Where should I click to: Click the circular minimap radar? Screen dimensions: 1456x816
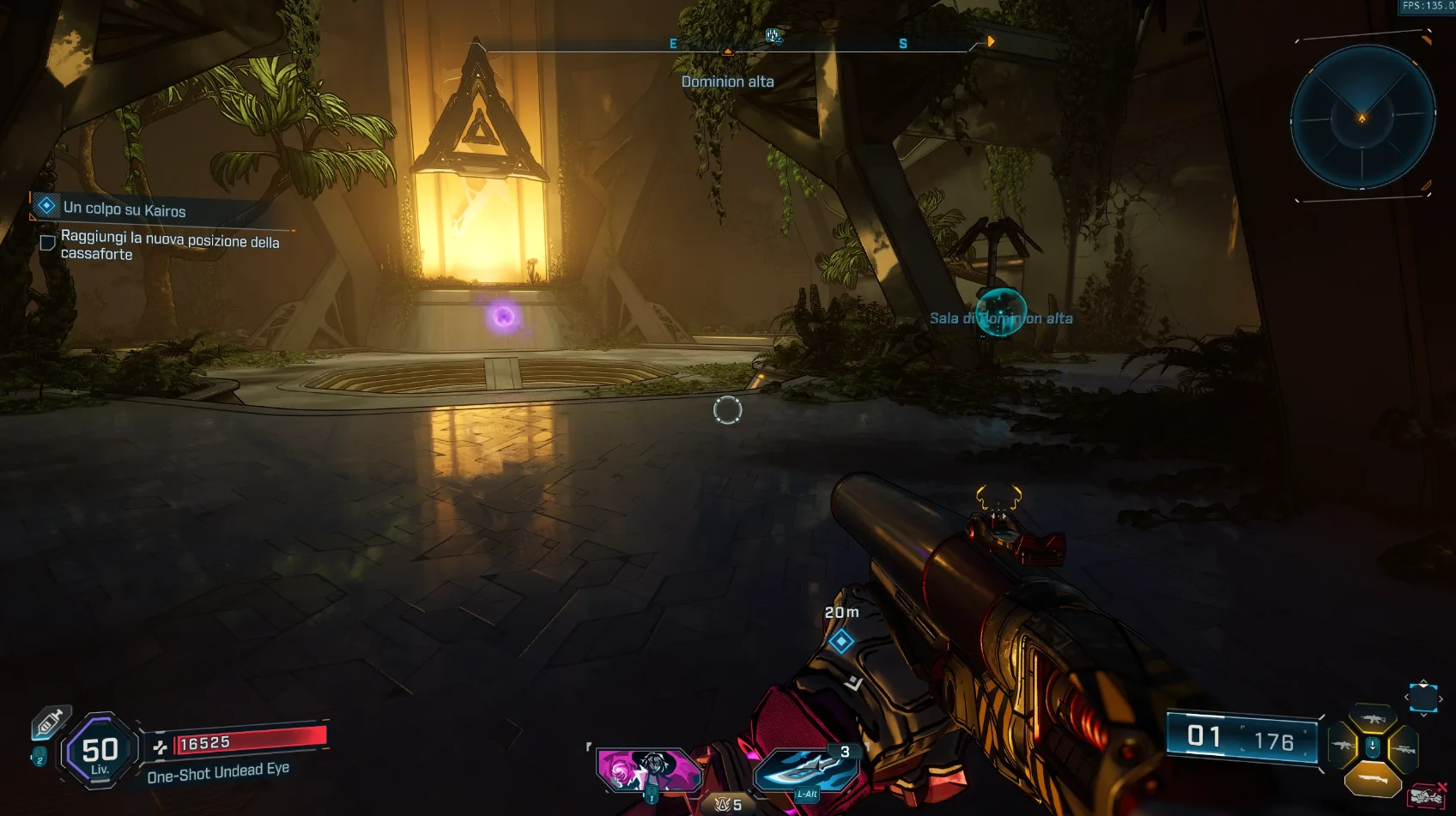pos(1362,117)
